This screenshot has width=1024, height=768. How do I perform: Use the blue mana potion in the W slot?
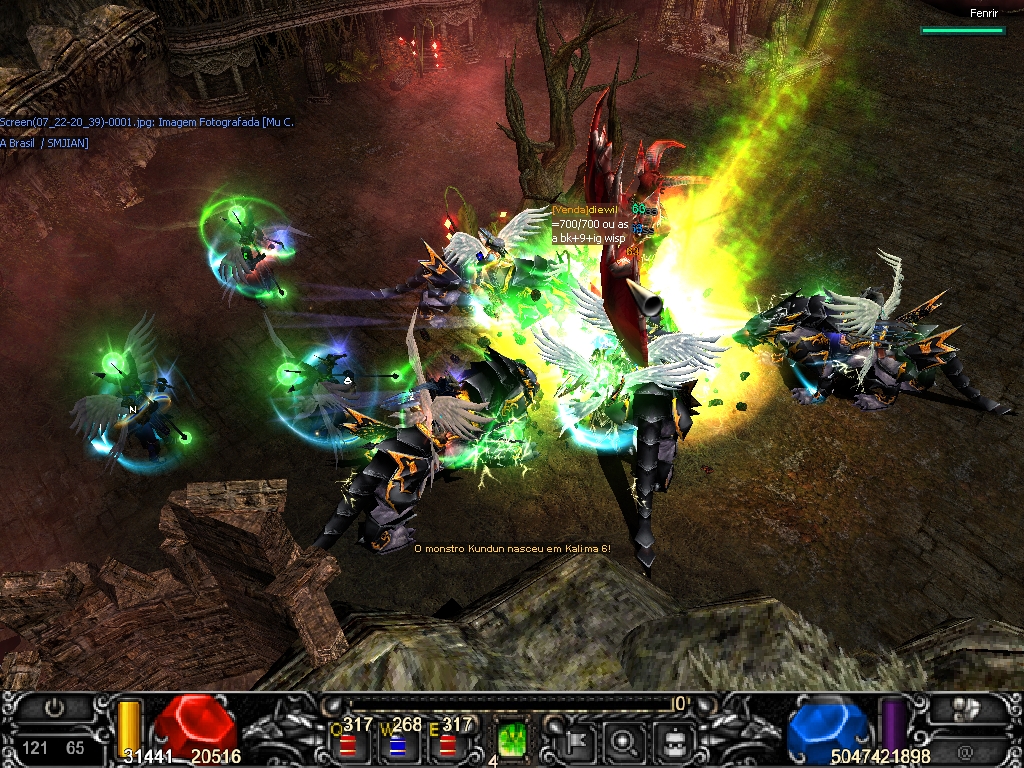[x=397, y=745]
